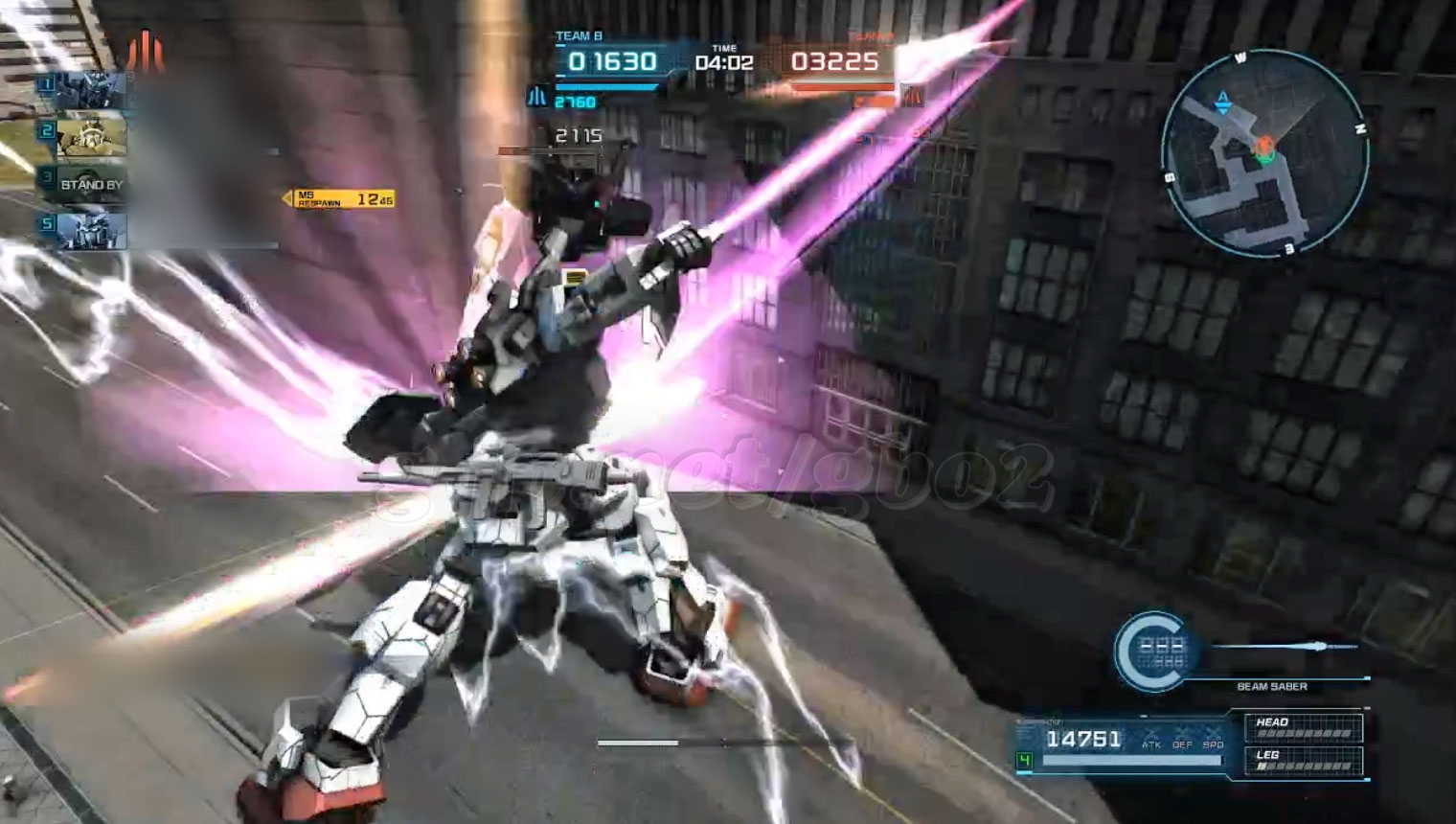
Task: Click the HEAD damage status panel
Action: click(1303, 727)
